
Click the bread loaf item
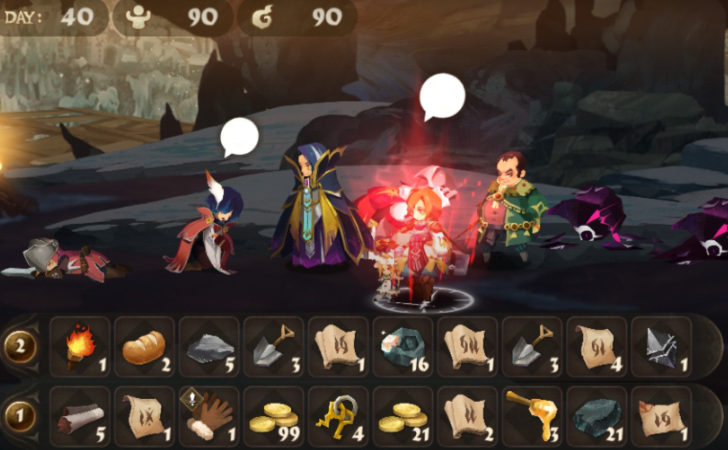pos(144,347)
